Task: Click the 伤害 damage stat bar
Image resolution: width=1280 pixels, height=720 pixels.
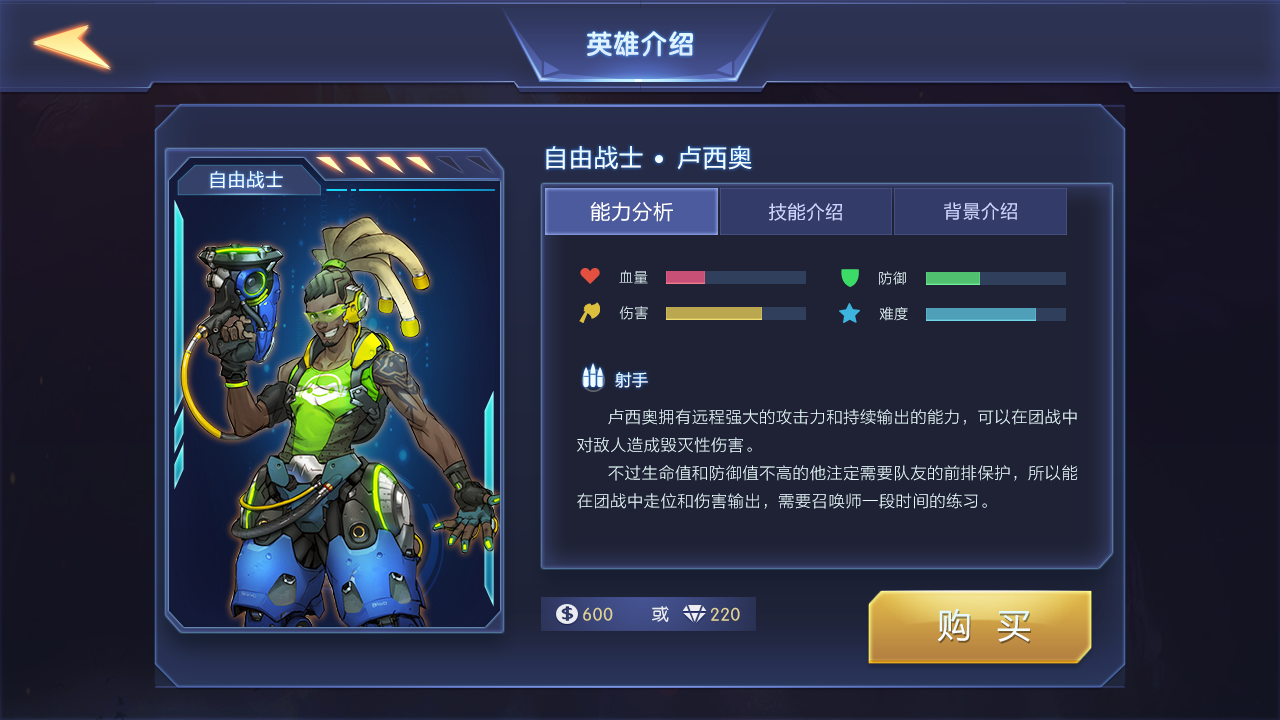Action: pyautogui.click(x=735, y=313)
